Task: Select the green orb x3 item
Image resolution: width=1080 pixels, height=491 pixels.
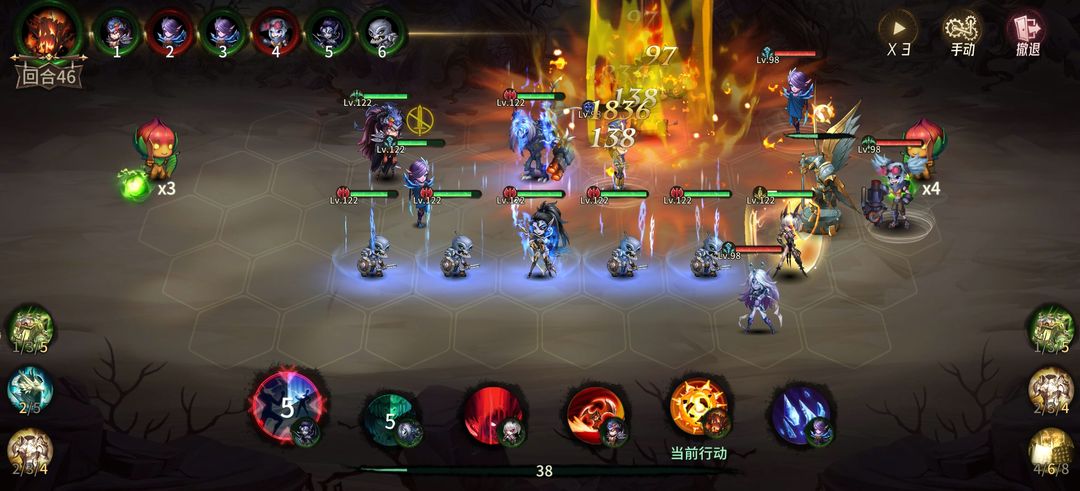Action: pos(134,184)
